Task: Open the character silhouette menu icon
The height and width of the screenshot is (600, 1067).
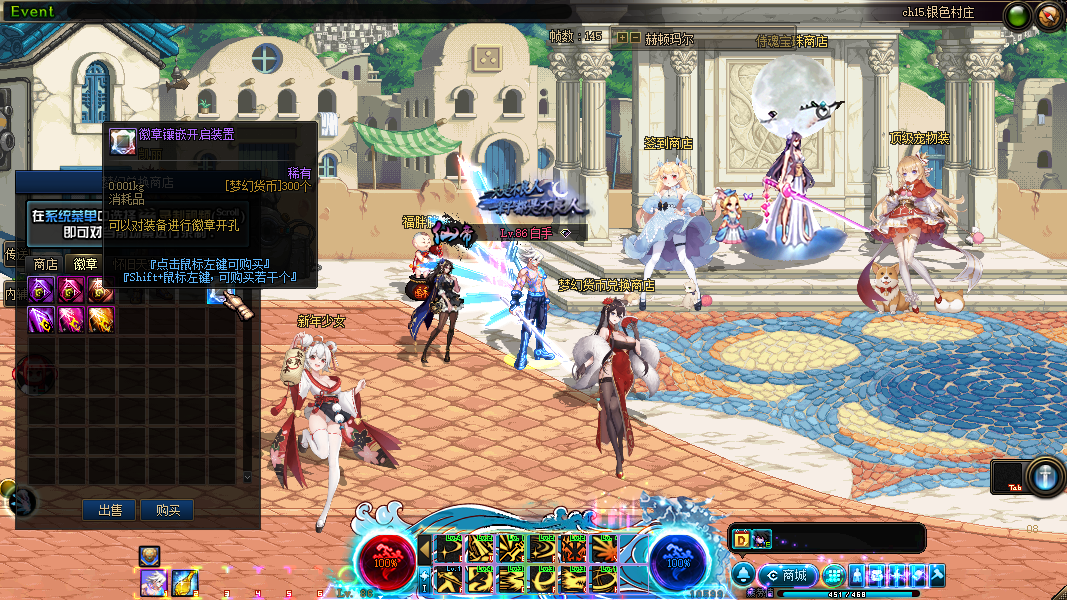Action: [x=857, y=575]
